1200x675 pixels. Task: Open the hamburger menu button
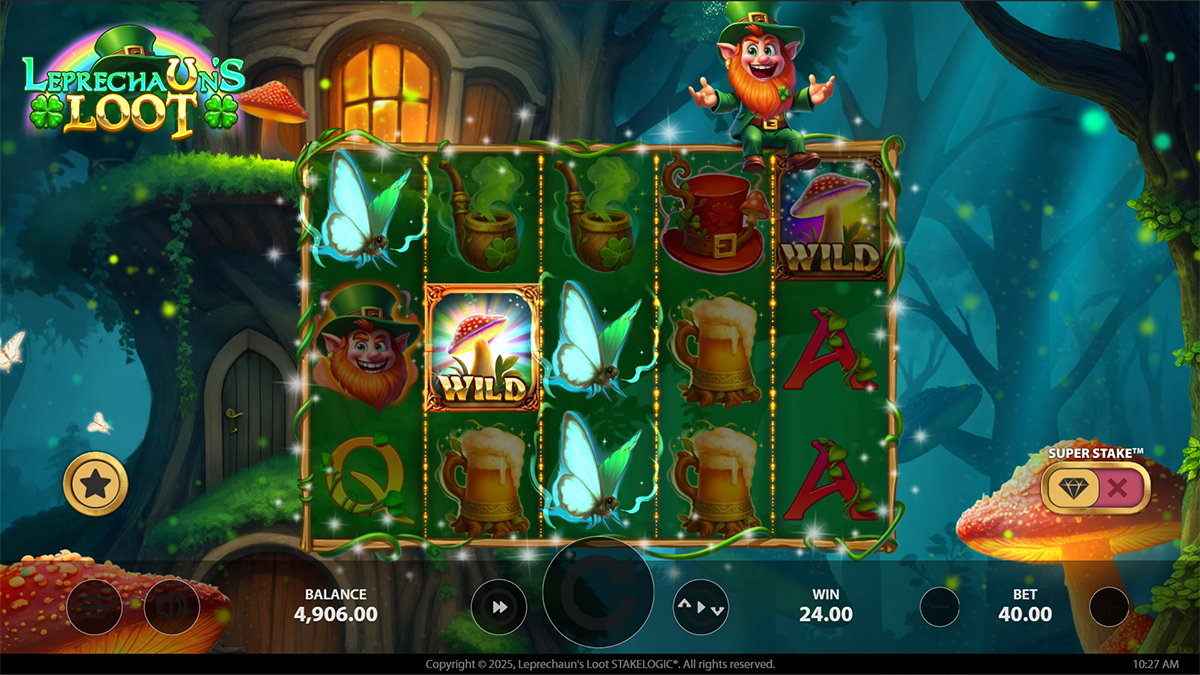point(94,606)
